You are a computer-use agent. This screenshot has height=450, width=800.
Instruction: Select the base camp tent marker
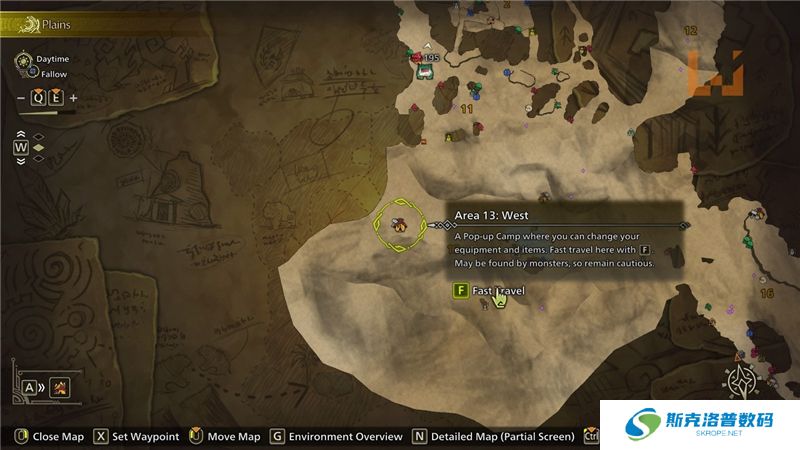pos(424,73)
